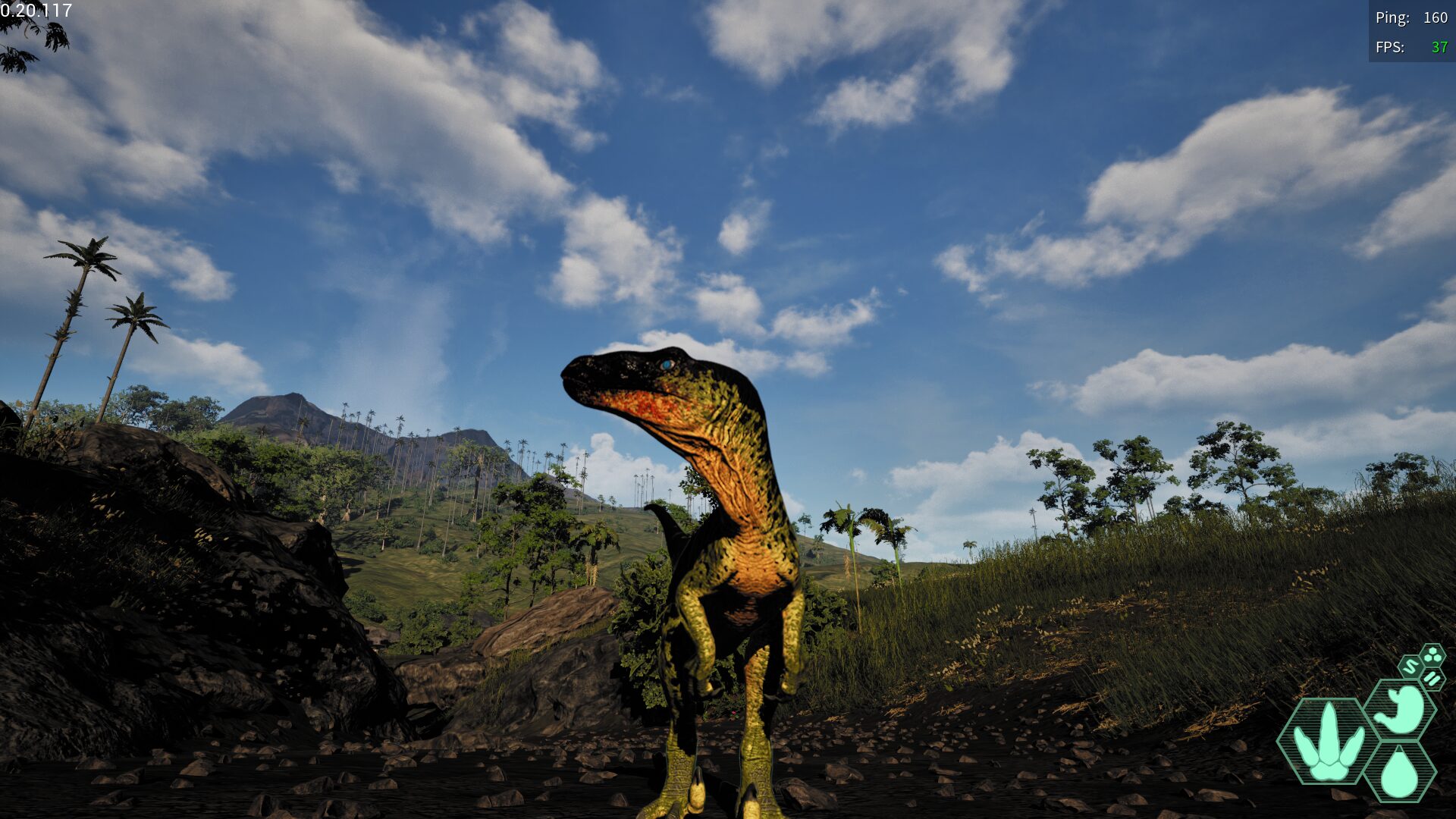Image resolution: width=1456 pixels, height=819 pixels.
Task: Select the small two-slanted-bars hexagon icon
Action: (x=1432, y=678)
